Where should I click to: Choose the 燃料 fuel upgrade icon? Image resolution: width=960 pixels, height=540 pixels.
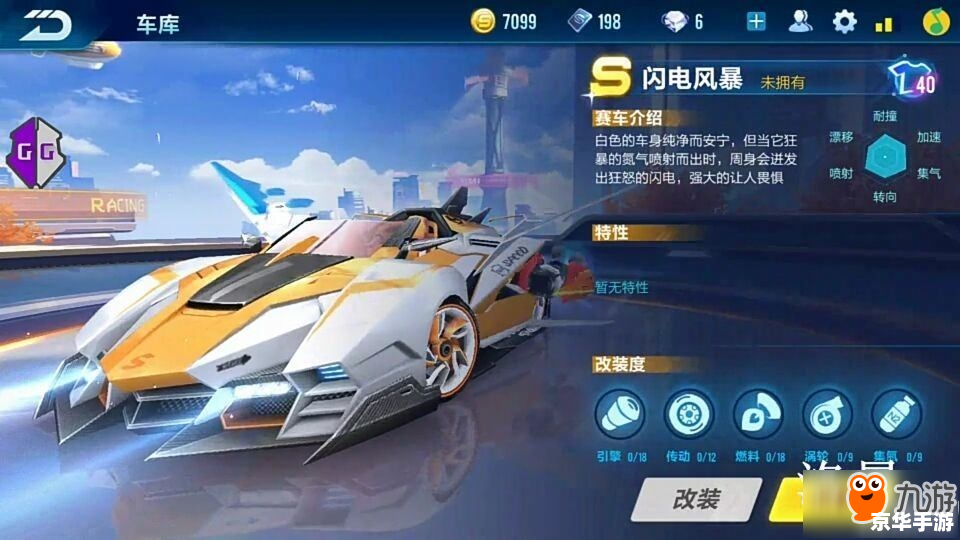(x=758, y=414)
